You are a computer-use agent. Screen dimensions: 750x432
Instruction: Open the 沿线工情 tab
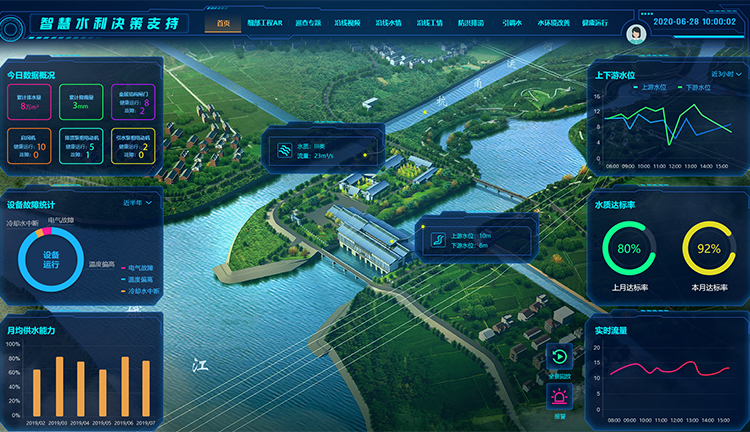pos(429,22)
